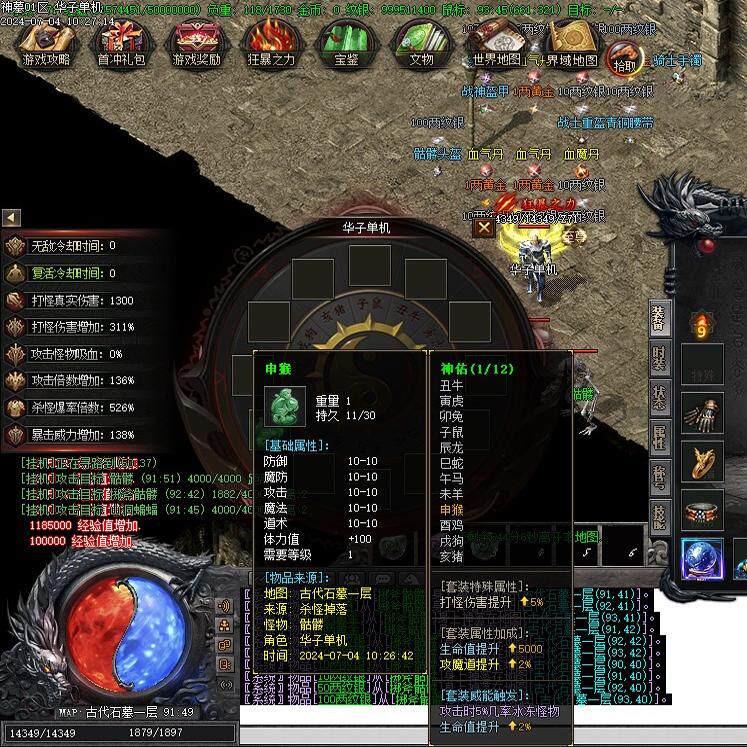Switch to the 状态 status tab

659,396
